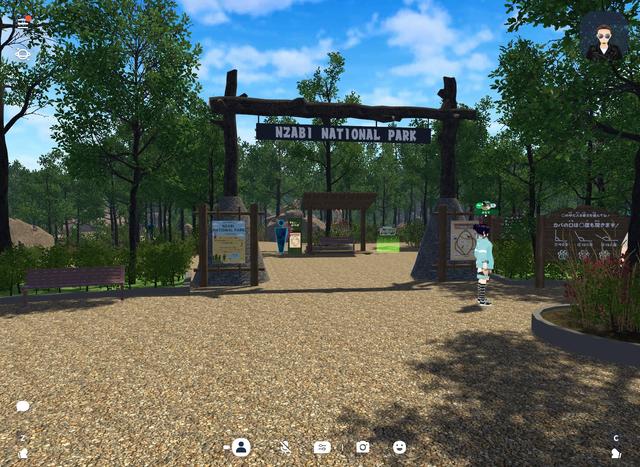Open the hamburger menu with notification dot
640x467 pixels.
[23, 20]
